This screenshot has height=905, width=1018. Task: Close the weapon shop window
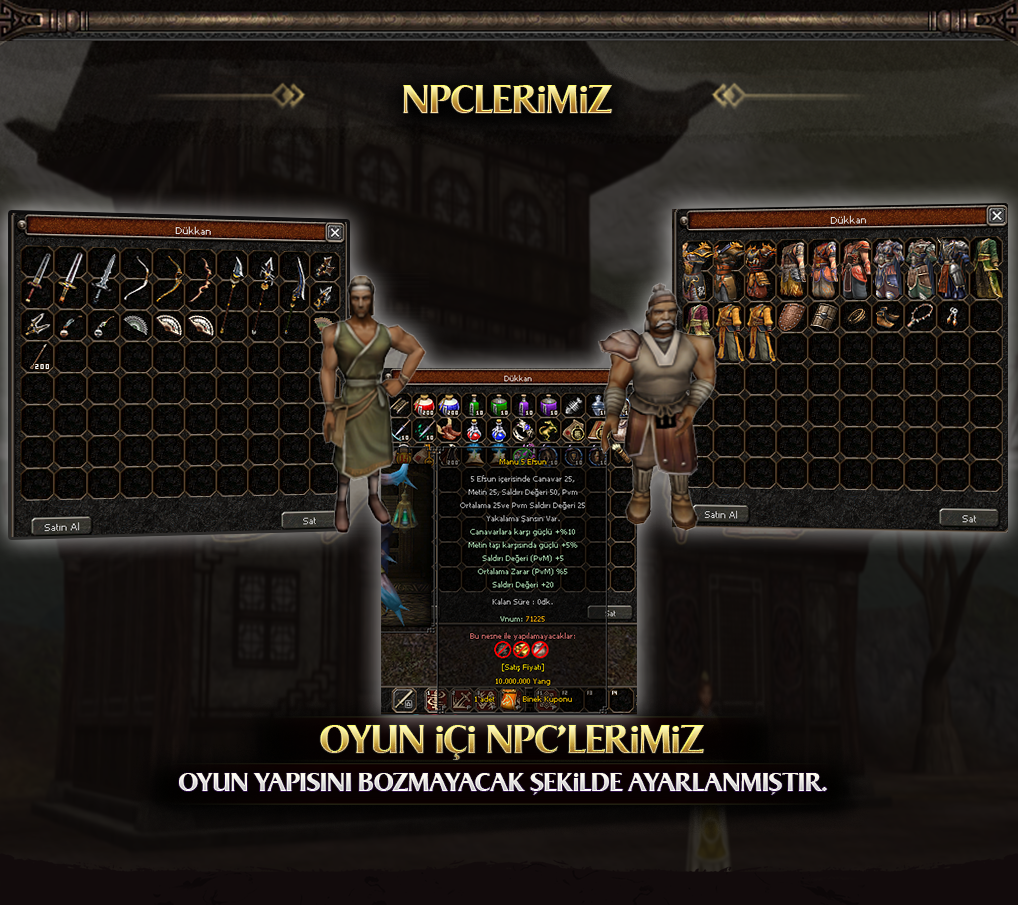coord(335,232)
